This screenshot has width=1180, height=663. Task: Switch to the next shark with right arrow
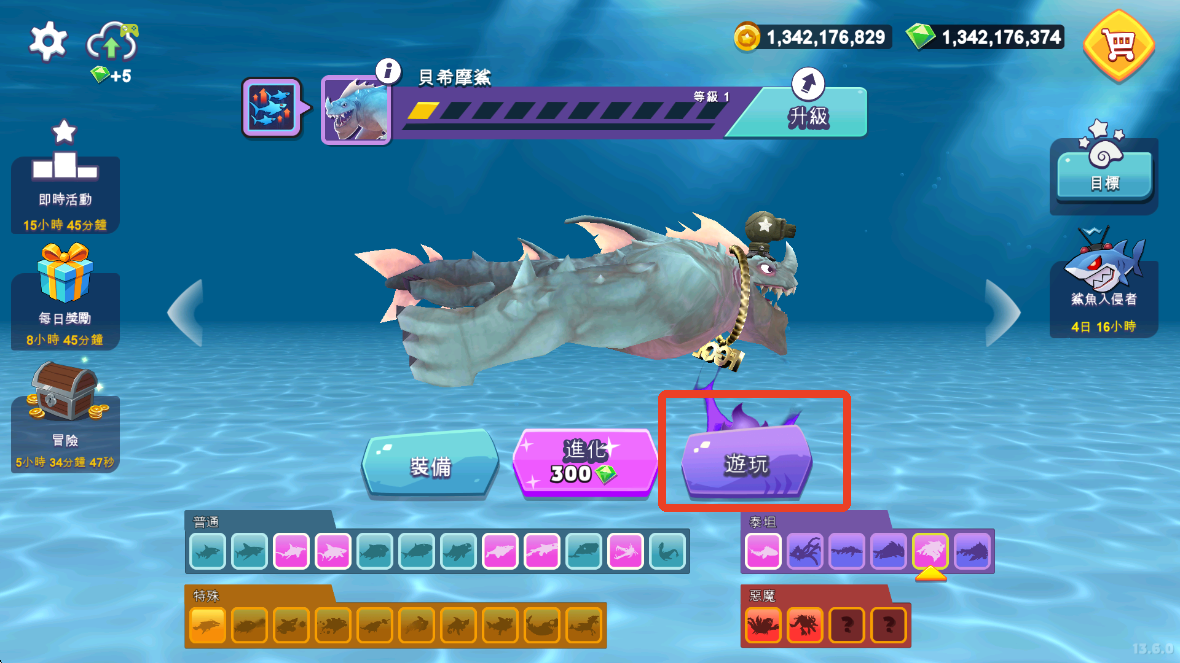[1002, 312]
